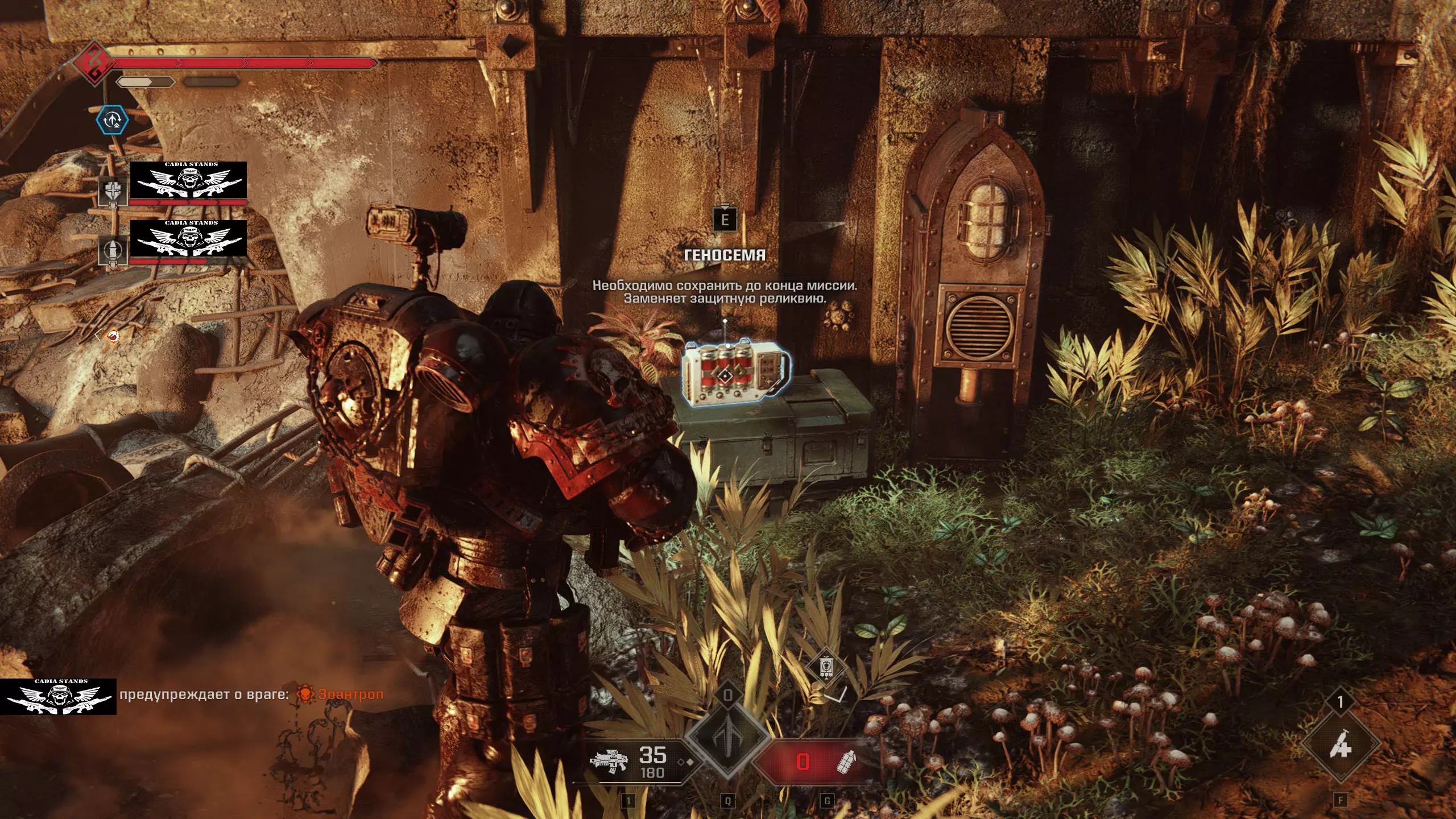
Task: Inspect the blue hexagon buff icon
Action: [112, 120]
